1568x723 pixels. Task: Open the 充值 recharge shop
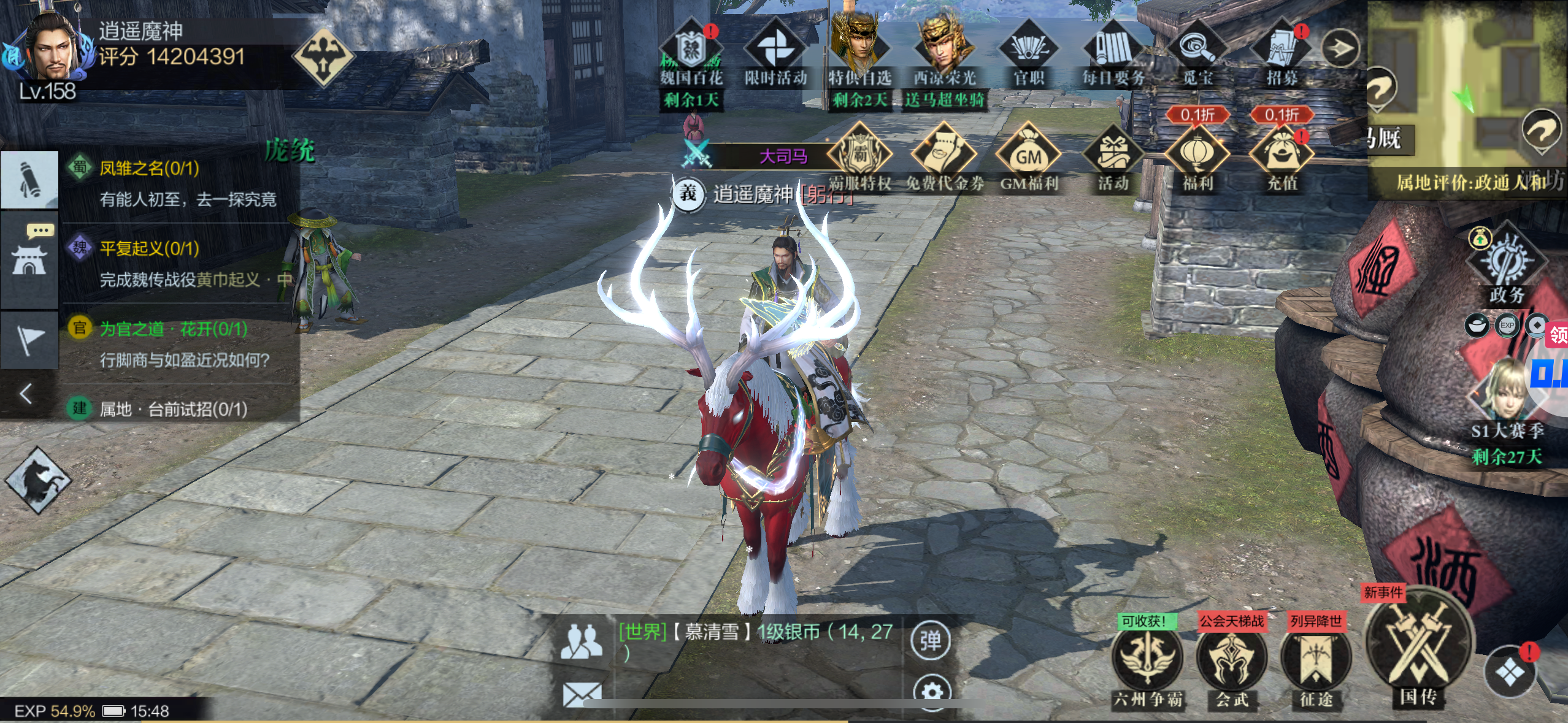click(x=1282, y=158)
